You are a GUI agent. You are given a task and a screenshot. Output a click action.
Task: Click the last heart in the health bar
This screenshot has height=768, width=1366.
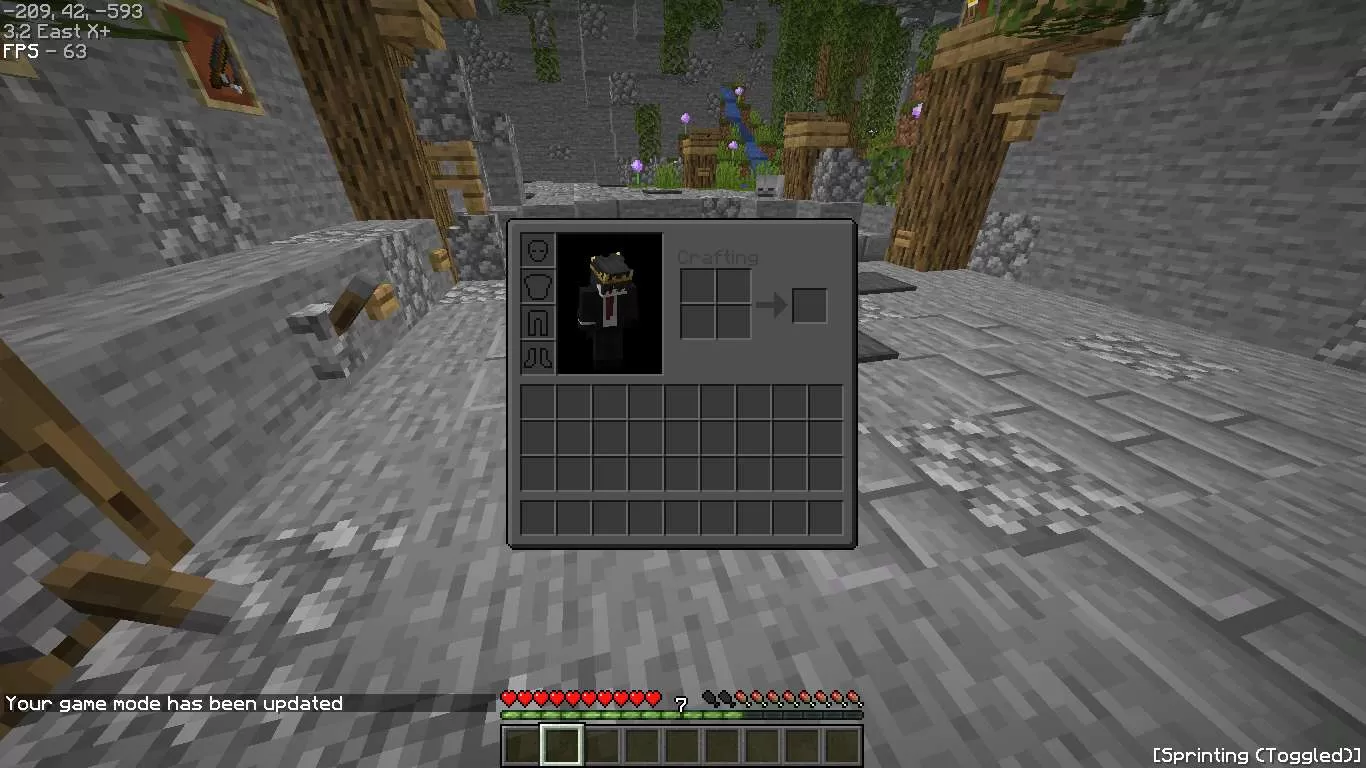(655, 697)
